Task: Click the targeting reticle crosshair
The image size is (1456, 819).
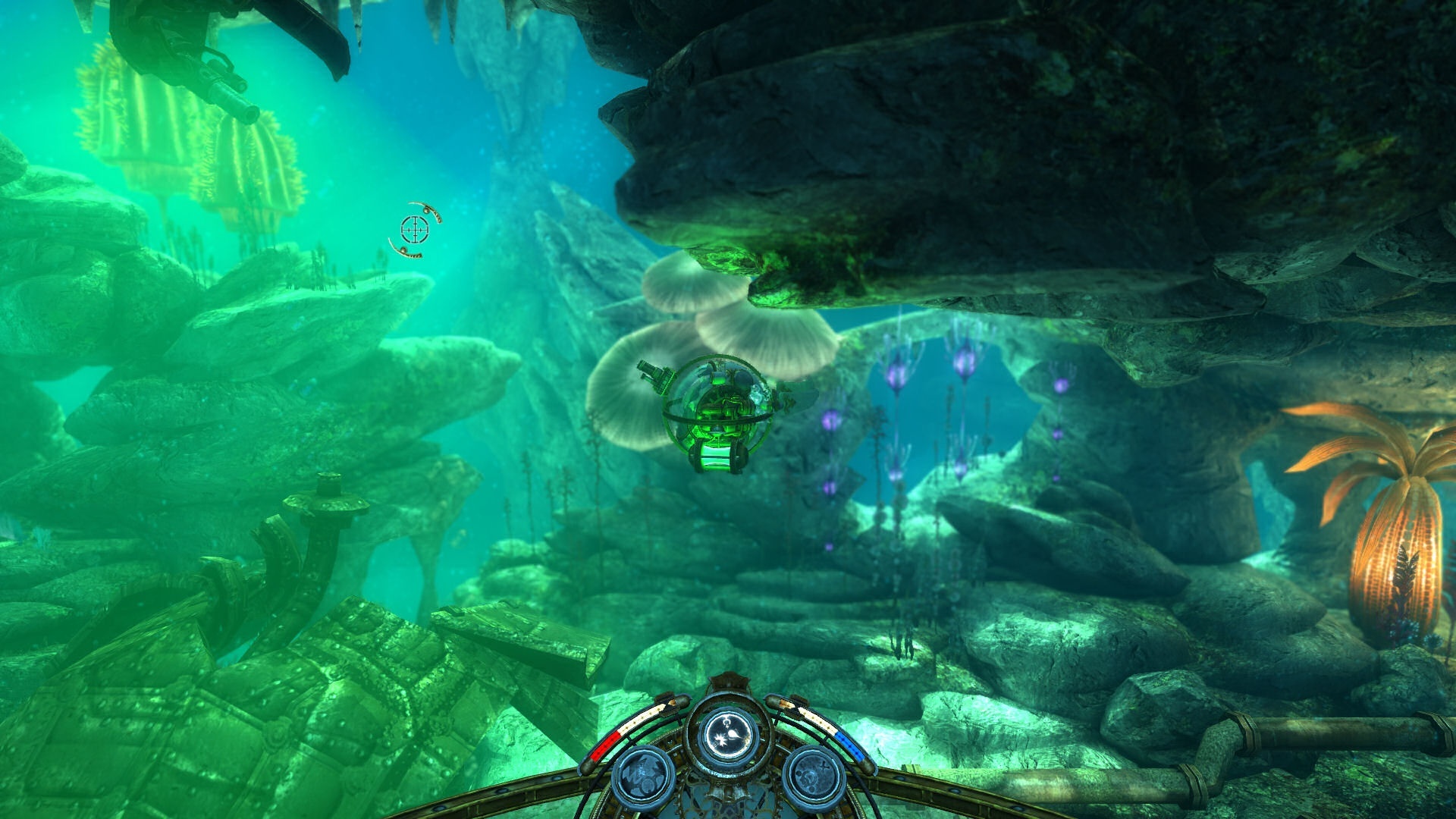Action: point(415,230)
